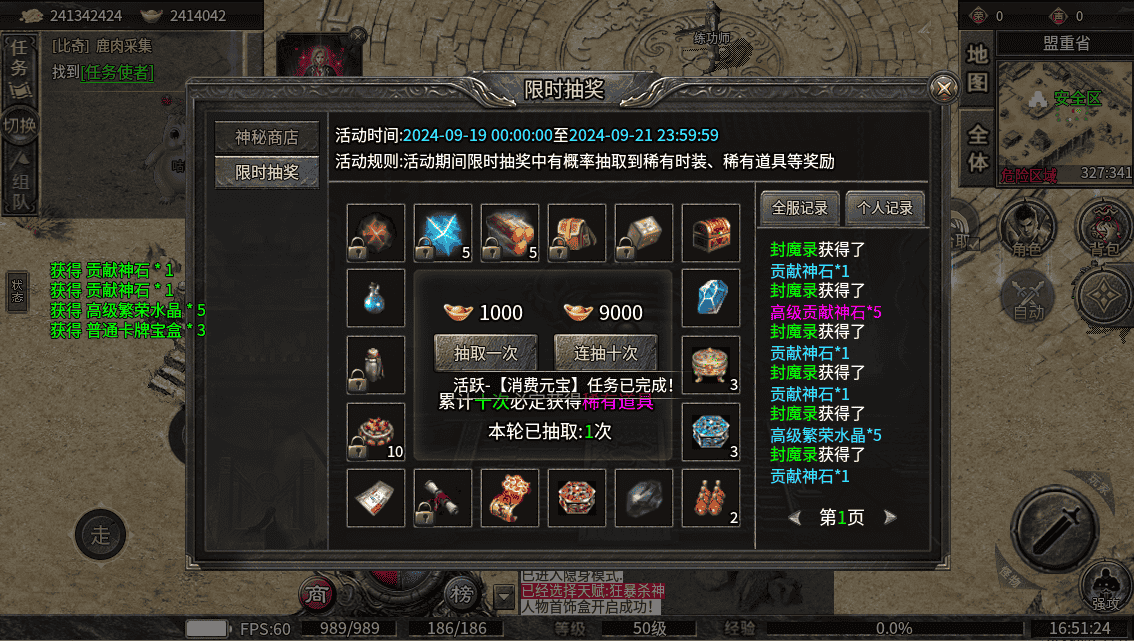Close the 限时抽奖 lottery window
The width and height of the screenshot is (1134, 641).
click(942, 89)
